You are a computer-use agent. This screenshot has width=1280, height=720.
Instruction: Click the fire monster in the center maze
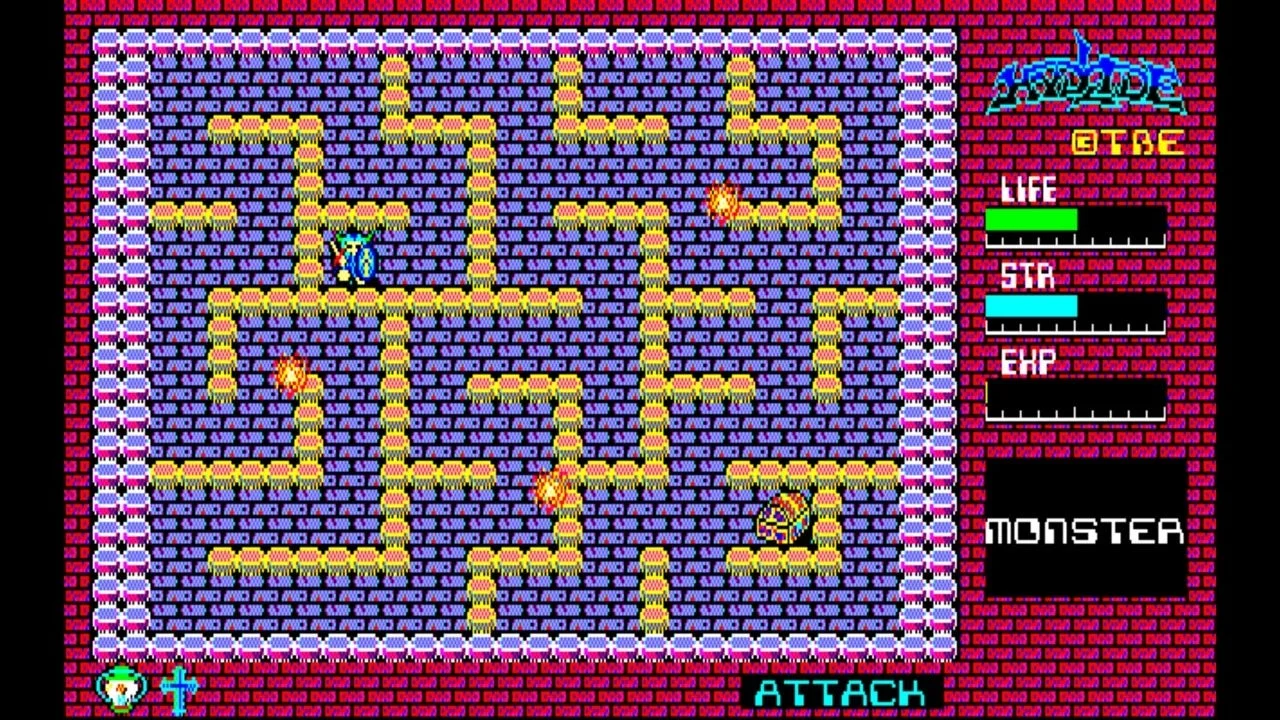click(x=551, y=490)
